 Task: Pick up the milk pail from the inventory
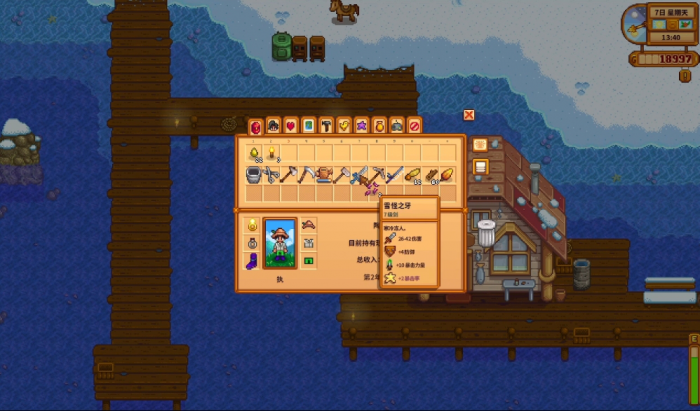click(x=254, y=176)
